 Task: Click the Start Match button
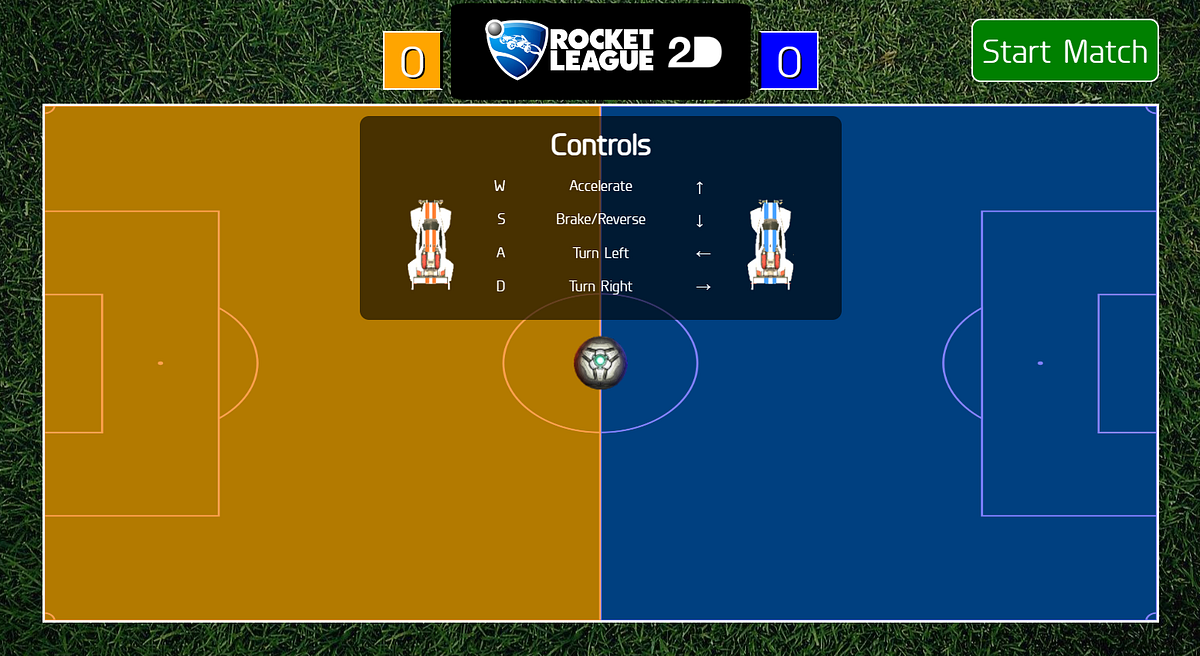1064,51
